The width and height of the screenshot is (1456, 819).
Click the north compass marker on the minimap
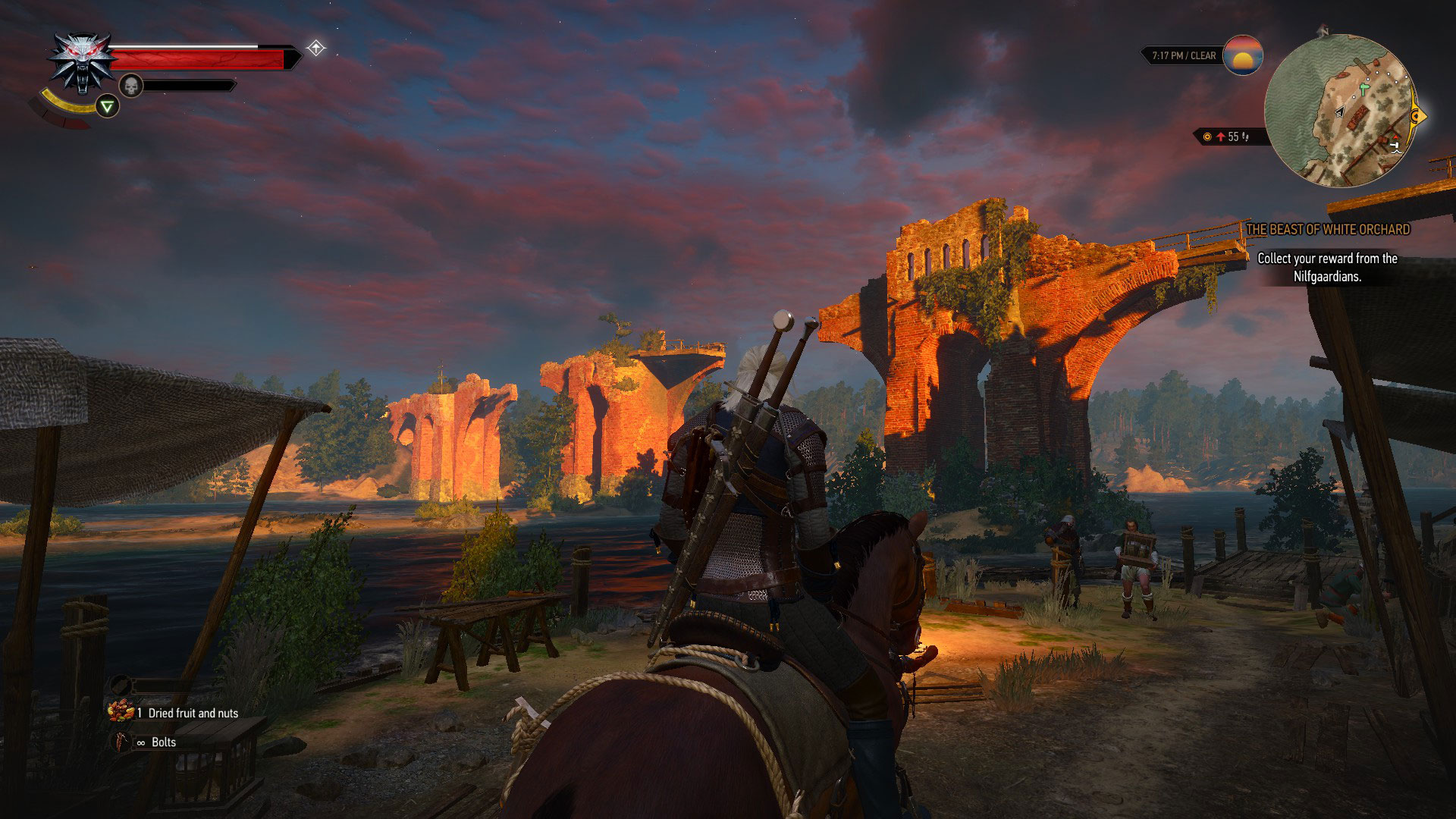point(1324,31)
